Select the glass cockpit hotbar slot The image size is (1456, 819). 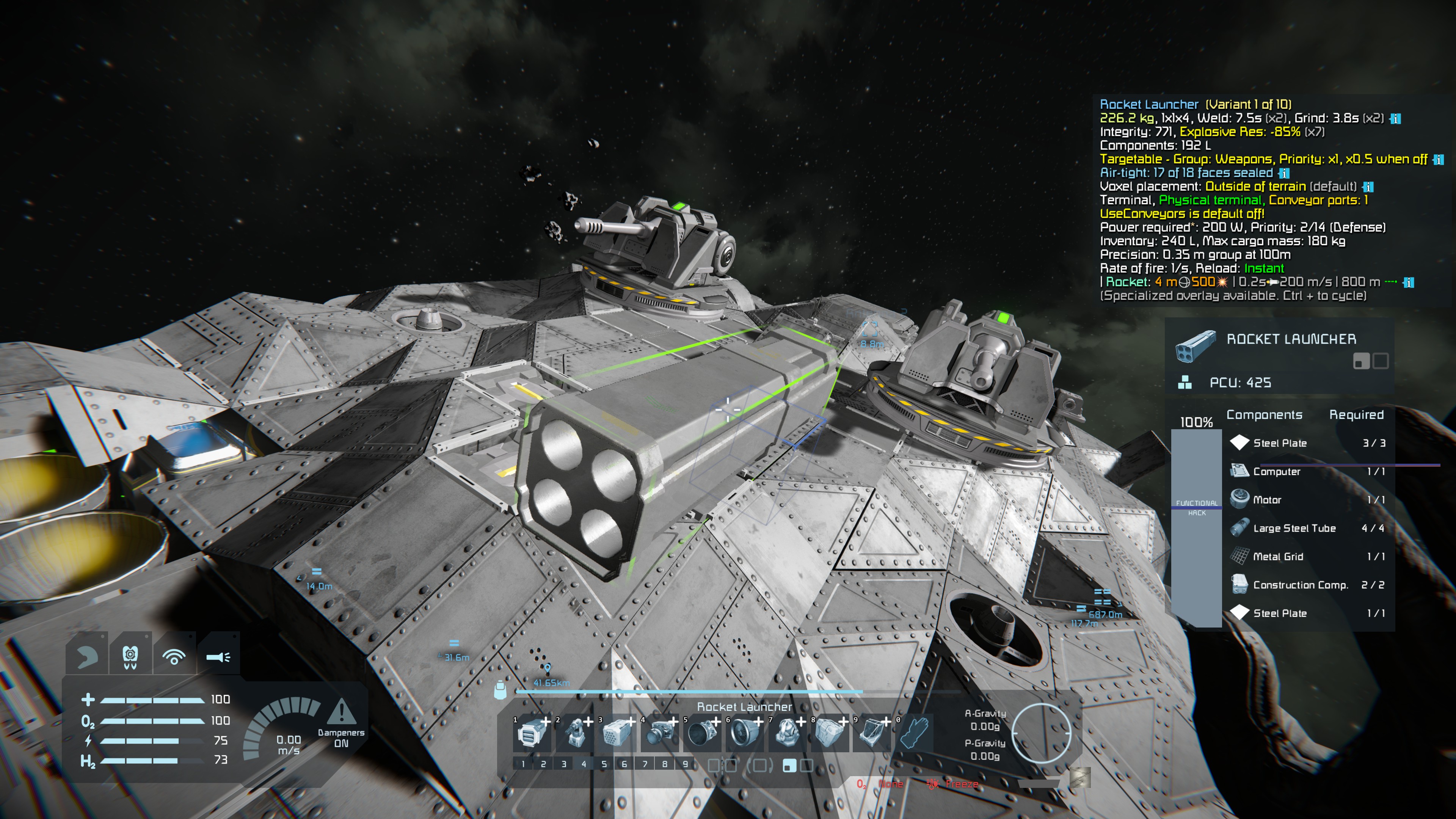click(872, 734)
